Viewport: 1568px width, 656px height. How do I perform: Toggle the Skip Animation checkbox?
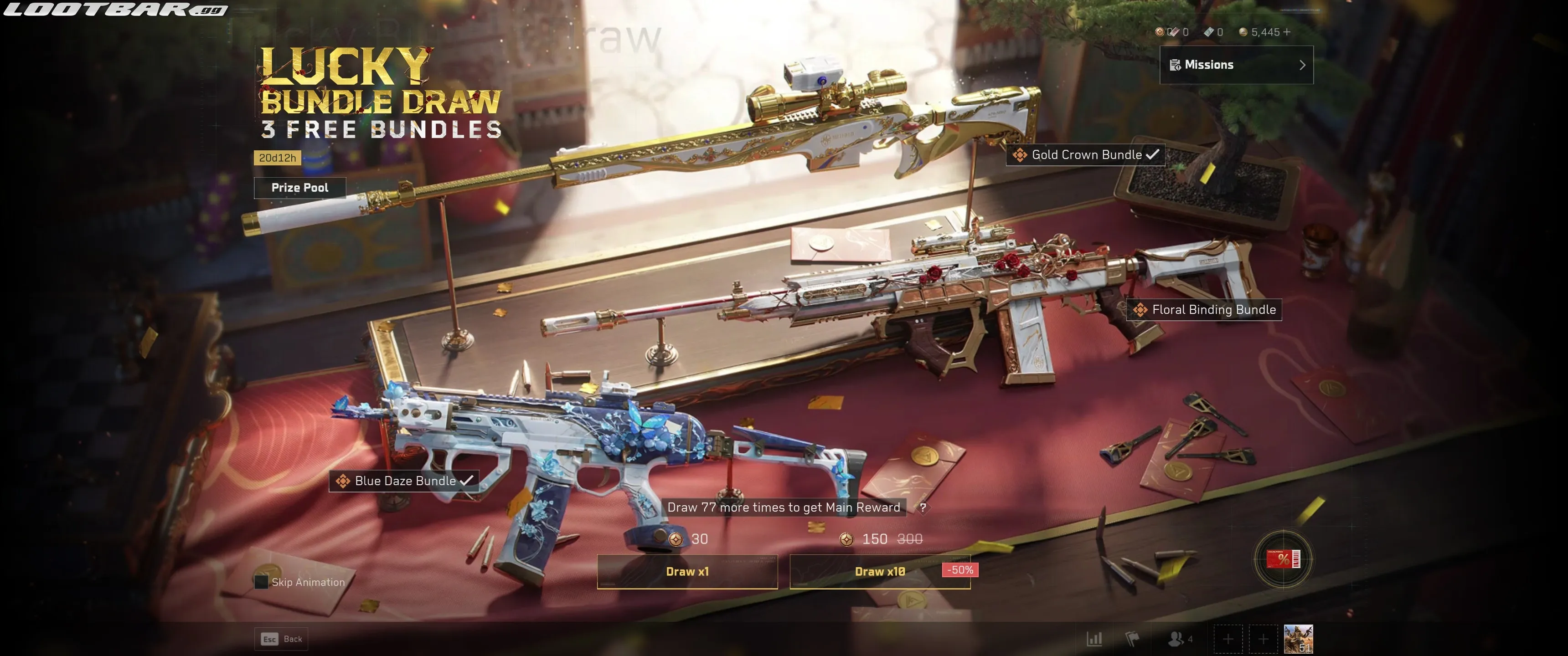pos(262,582)
